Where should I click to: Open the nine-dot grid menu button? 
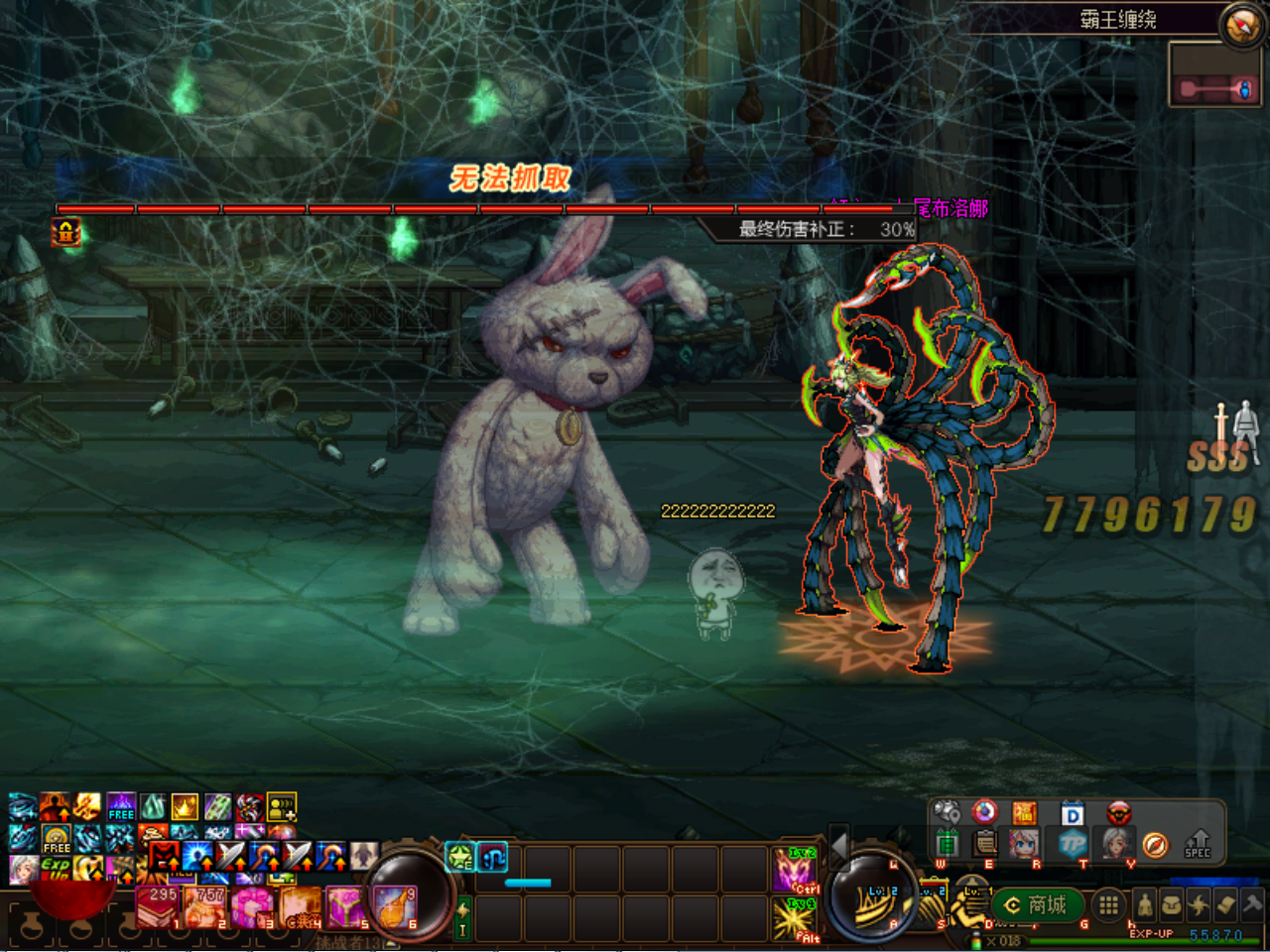tap(1108, 904)
